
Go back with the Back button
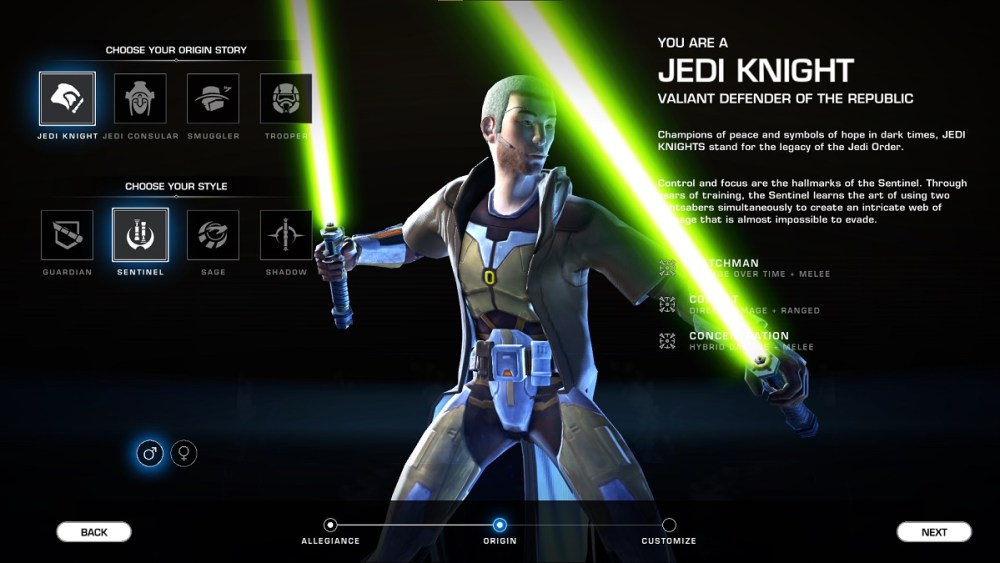(94, 532)
